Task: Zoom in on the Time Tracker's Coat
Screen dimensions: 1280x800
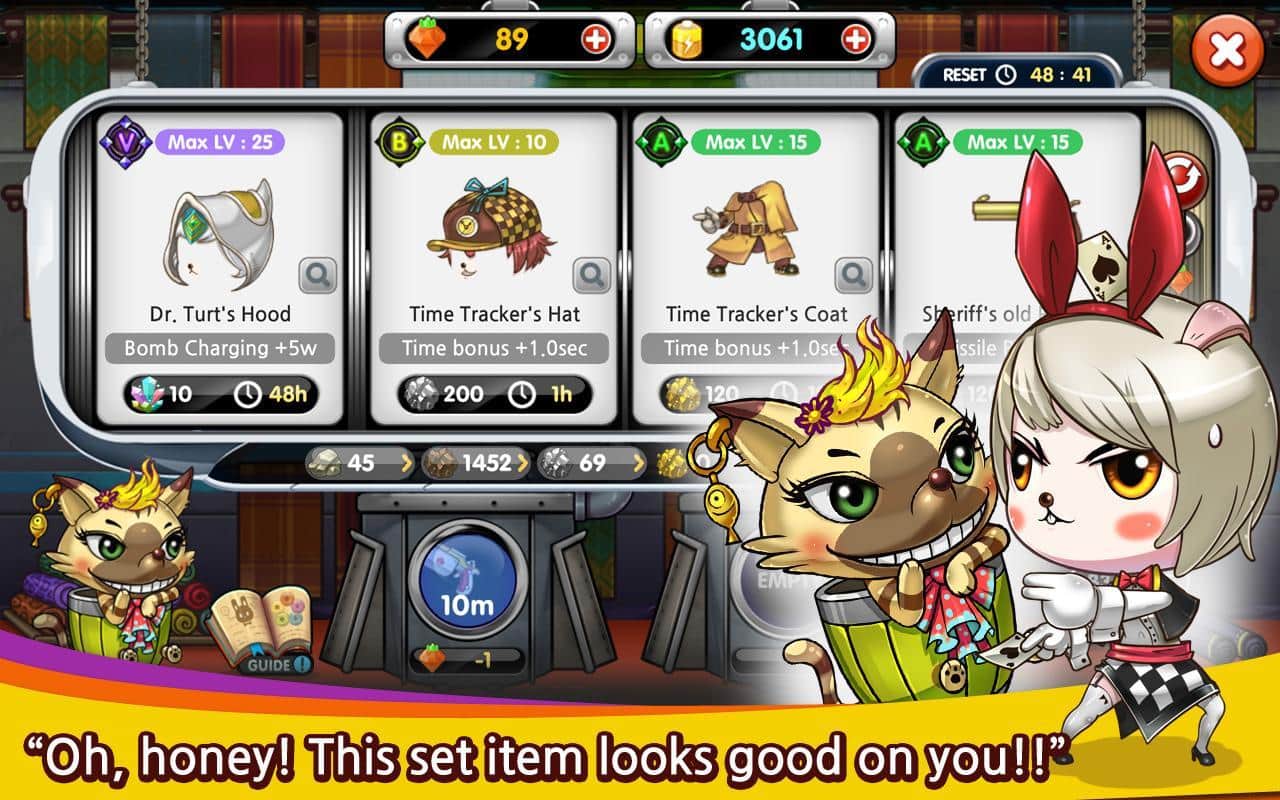Action: coord(854,275)
